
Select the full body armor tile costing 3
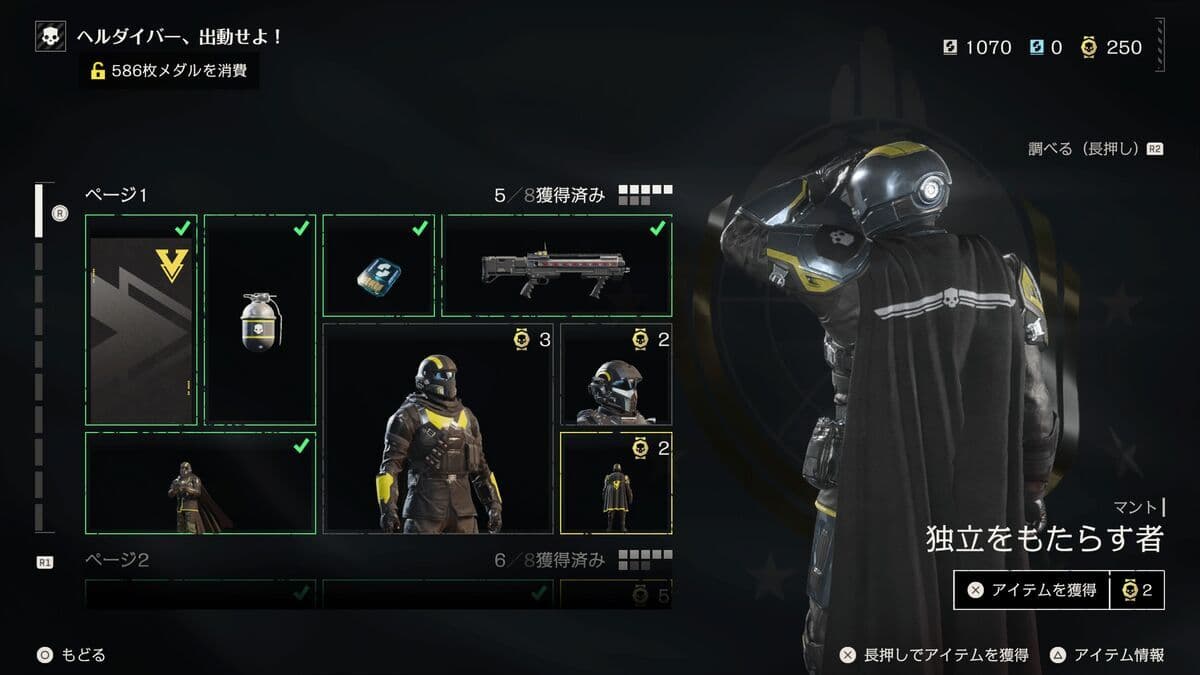(x=438, y=428)
